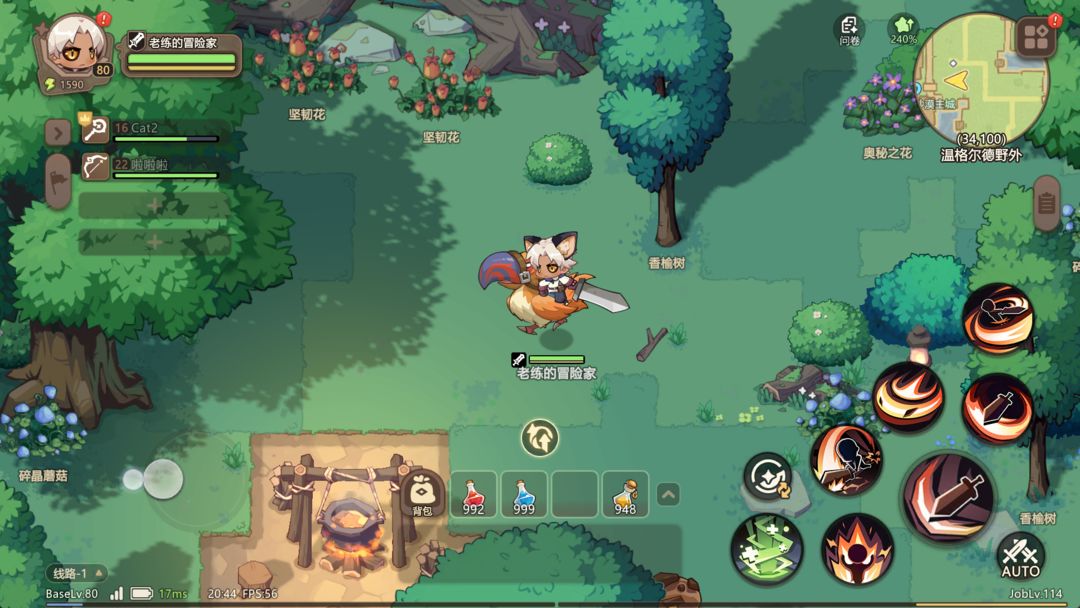
Task: Use the yellow potion with 948 count
Action: [625, 495]
